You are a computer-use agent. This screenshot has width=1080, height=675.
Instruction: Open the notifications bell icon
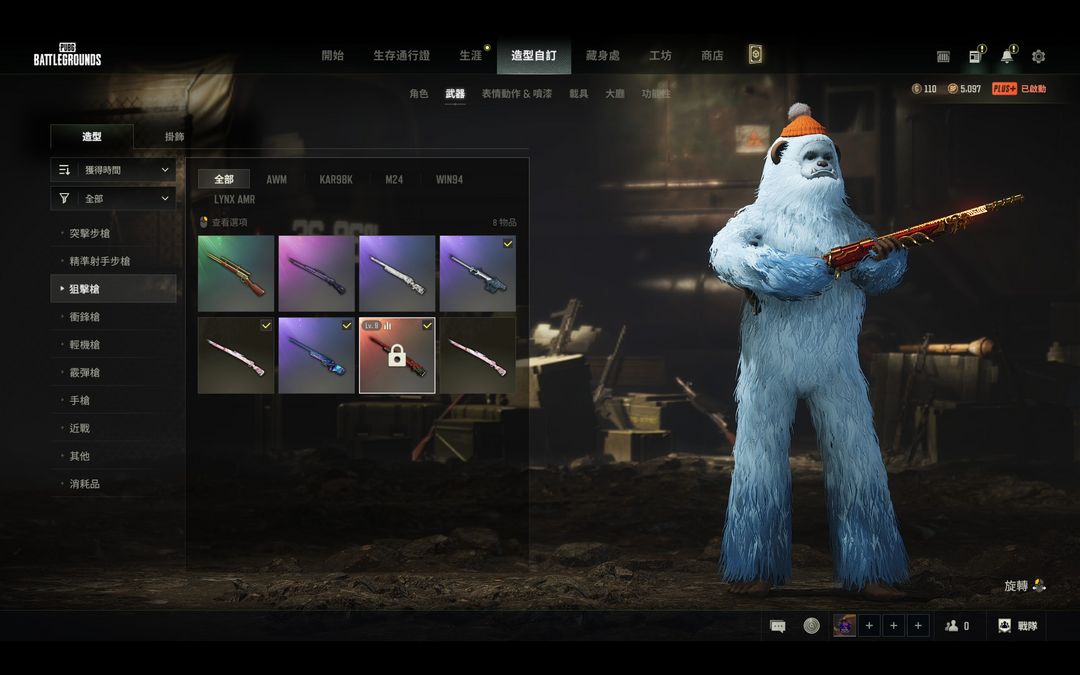click(1006, 57)
